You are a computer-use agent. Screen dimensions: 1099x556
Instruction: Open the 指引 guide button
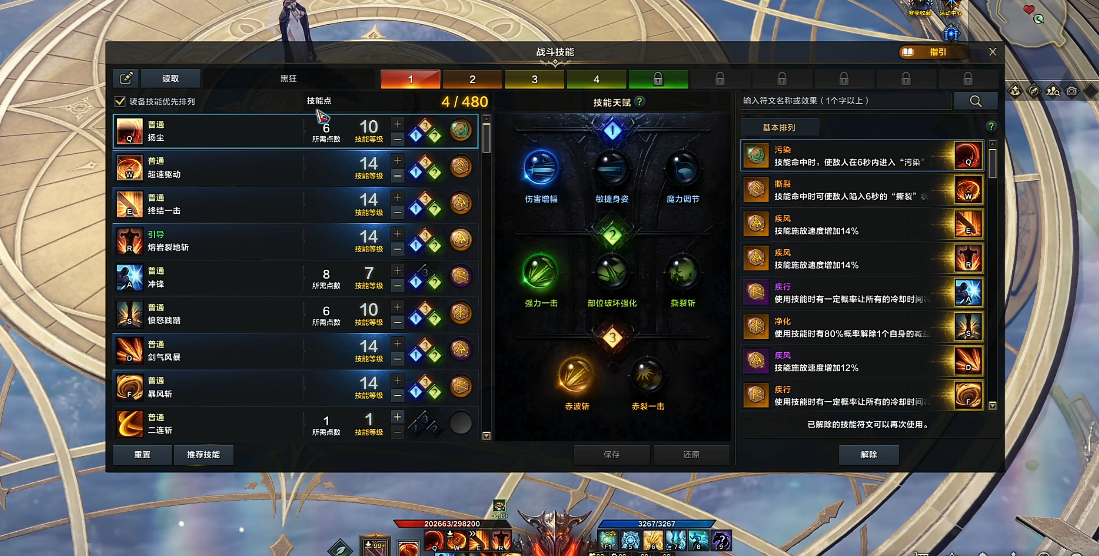coord(934,52)
